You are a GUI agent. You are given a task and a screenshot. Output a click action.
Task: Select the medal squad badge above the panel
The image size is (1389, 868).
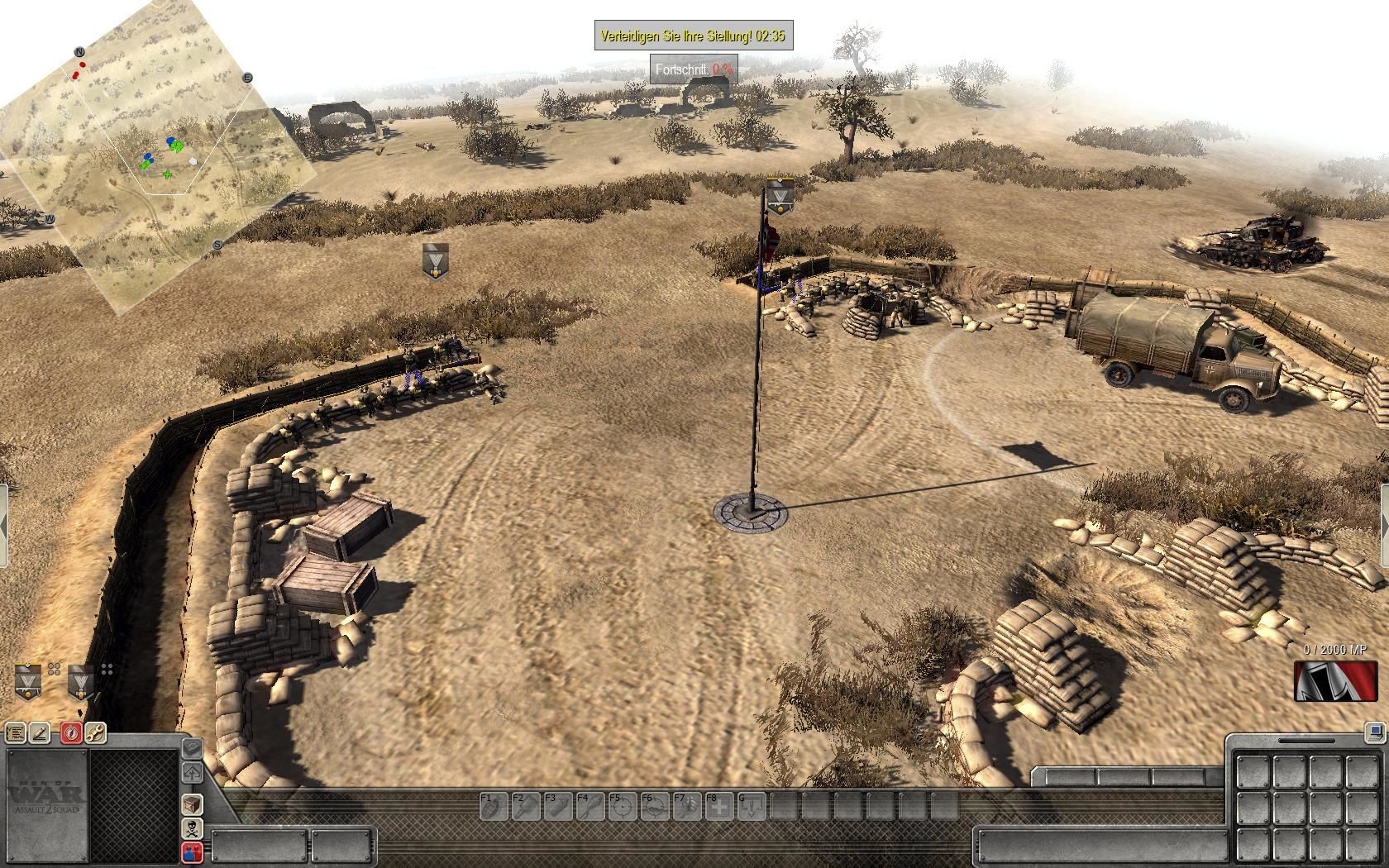[80, 681]
